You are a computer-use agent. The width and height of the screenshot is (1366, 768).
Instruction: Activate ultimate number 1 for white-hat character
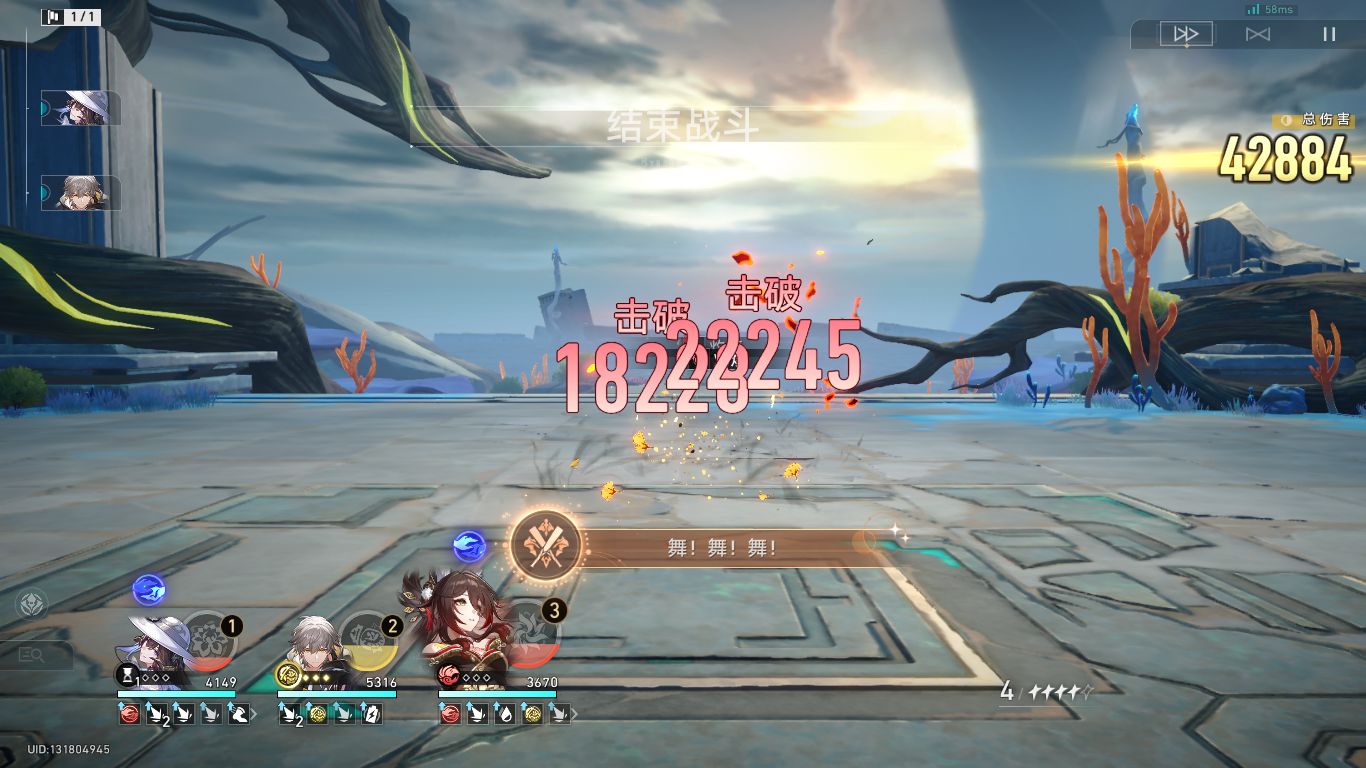(x=209, y=640)
